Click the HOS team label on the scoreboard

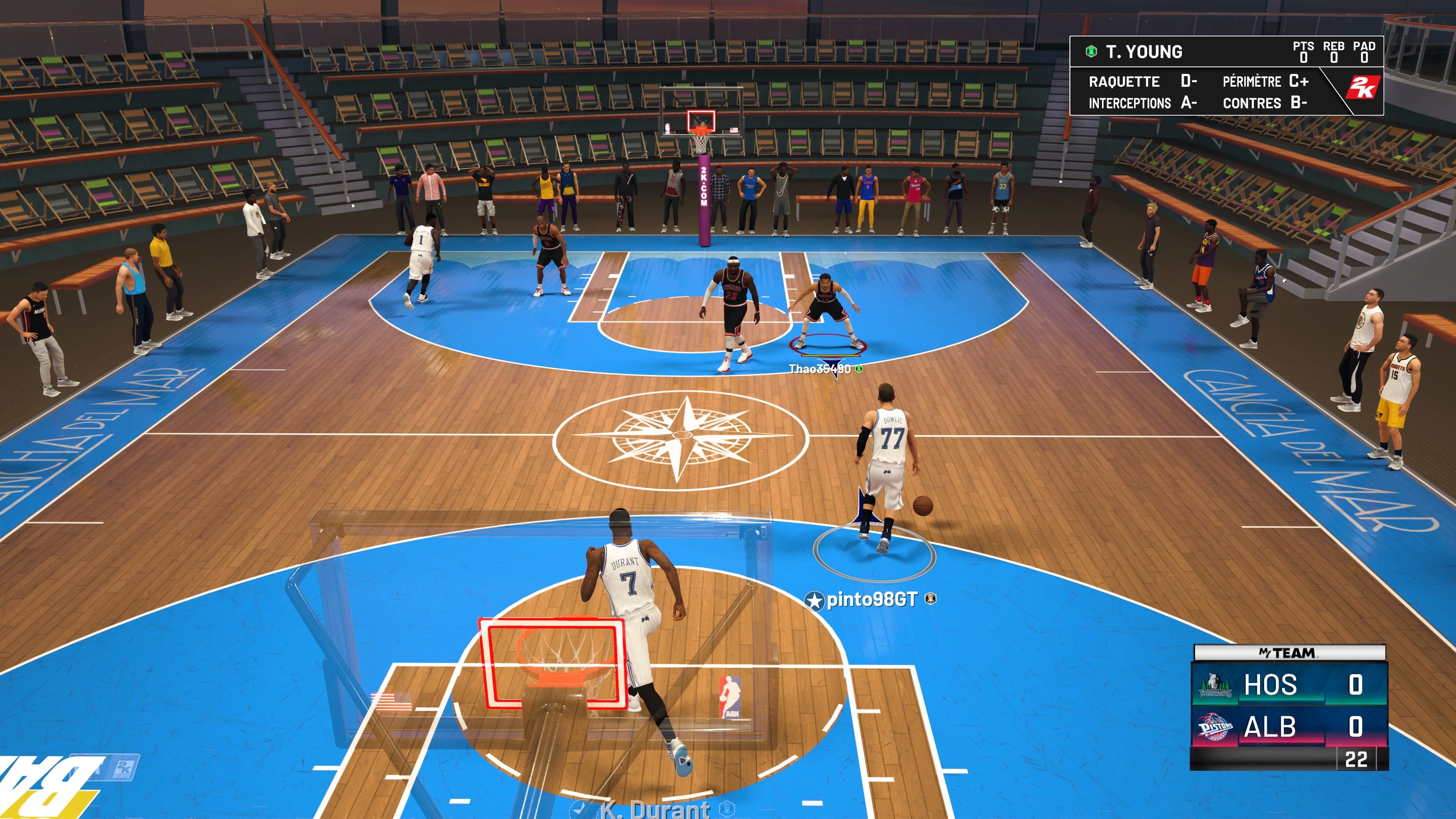pyautogui.click(x=1272, y=685)
